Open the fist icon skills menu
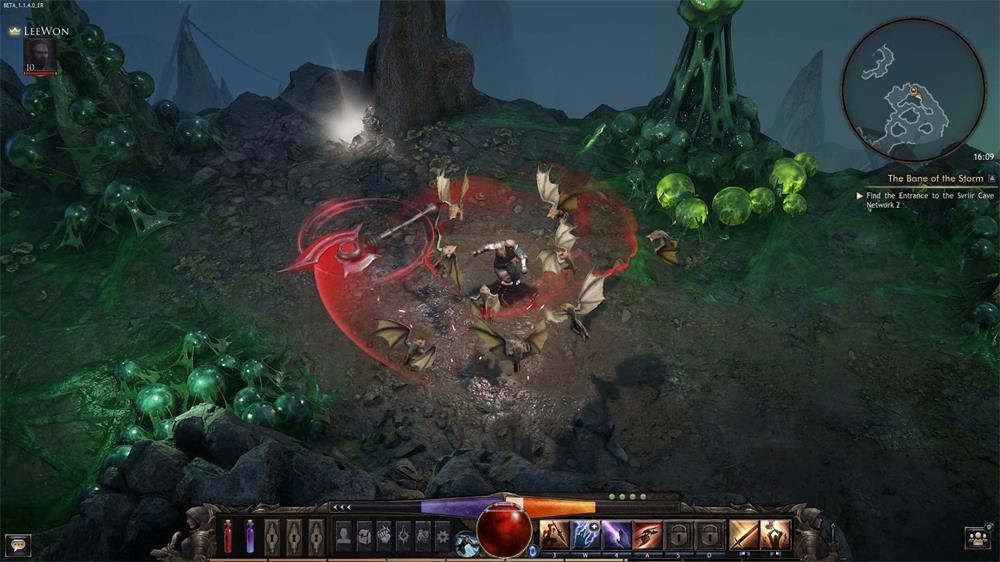The height and width of the screenshot is (562, 1000). pos(384,535)
